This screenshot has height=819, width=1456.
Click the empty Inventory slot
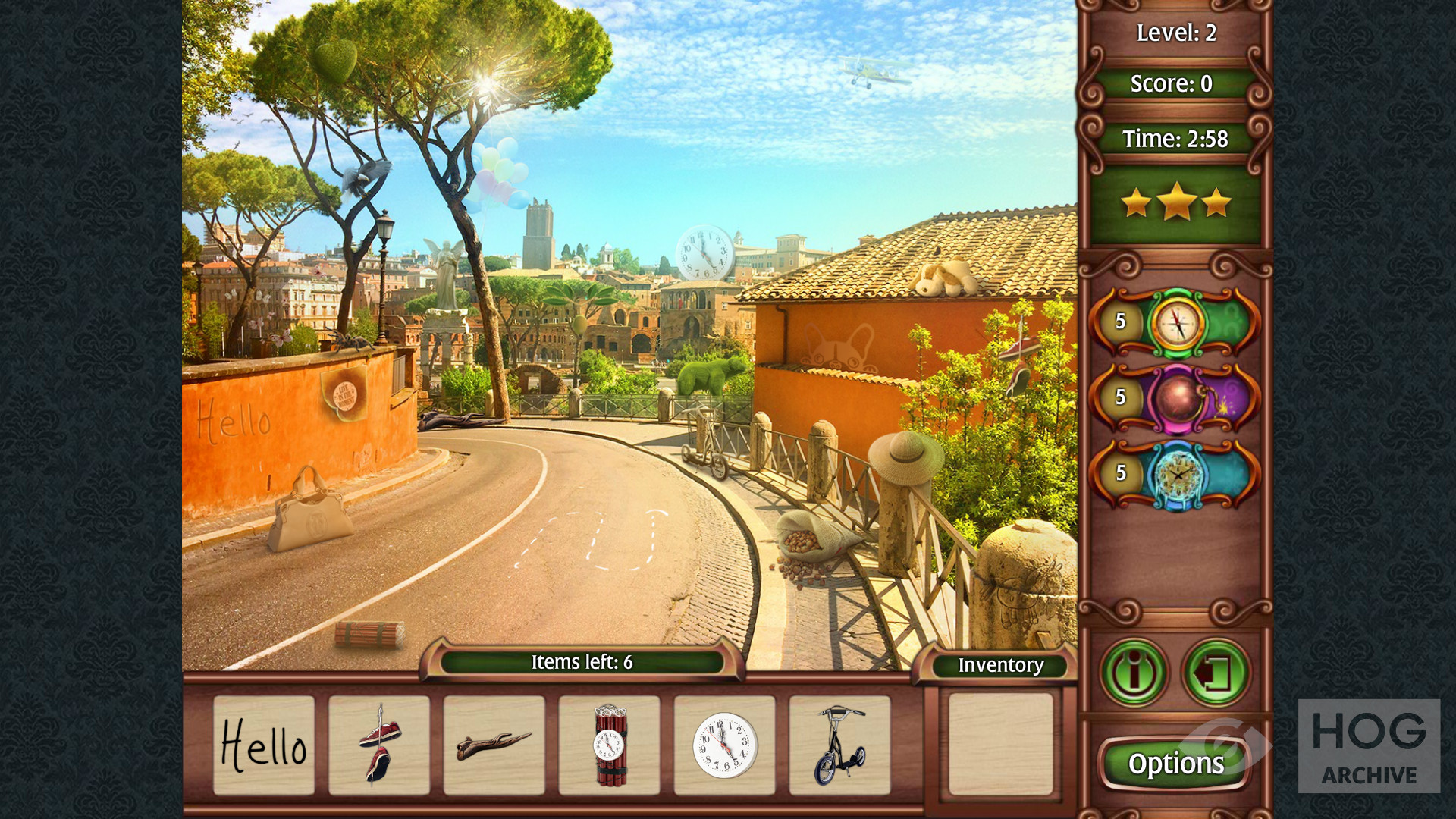pyautogui.click(x=1000, y=744)
